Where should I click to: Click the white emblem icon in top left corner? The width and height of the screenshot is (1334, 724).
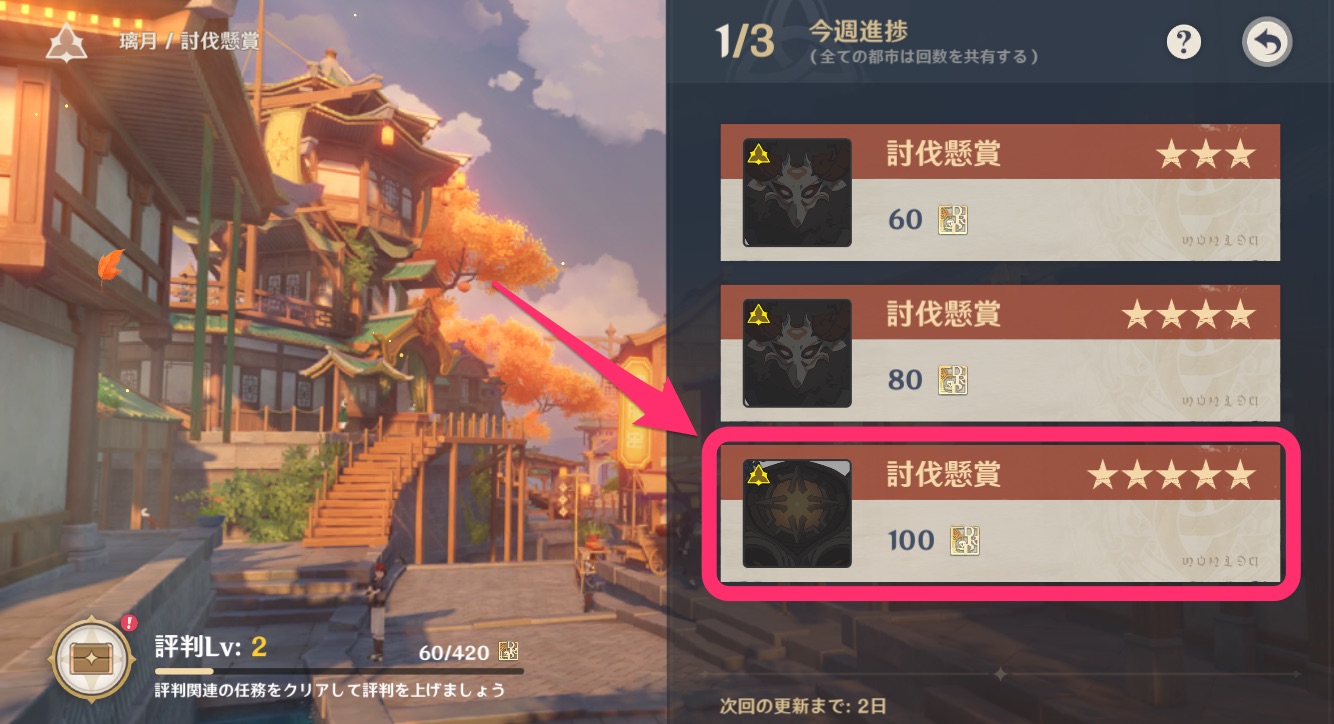pos(66,42)
